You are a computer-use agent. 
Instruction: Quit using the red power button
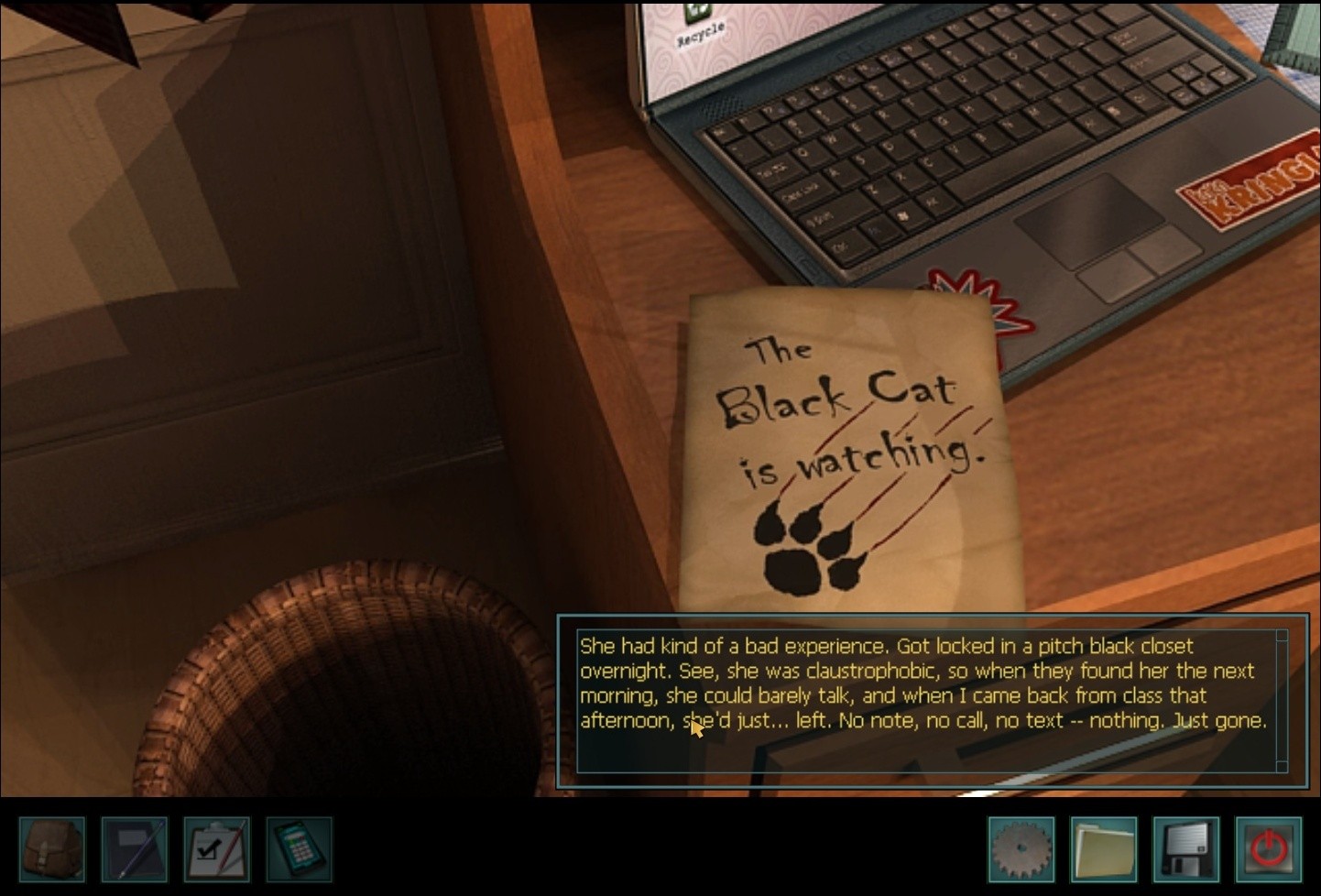coord(1269,849)
